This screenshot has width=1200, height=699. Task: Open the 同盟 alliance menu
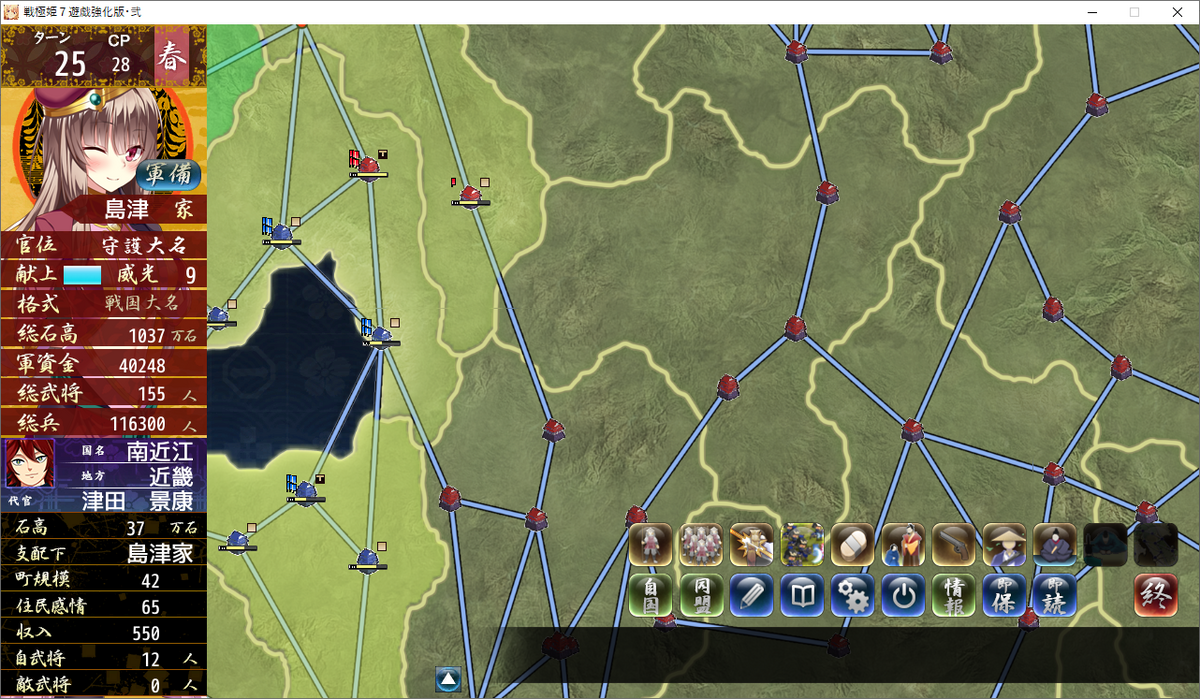click(701, 596)
